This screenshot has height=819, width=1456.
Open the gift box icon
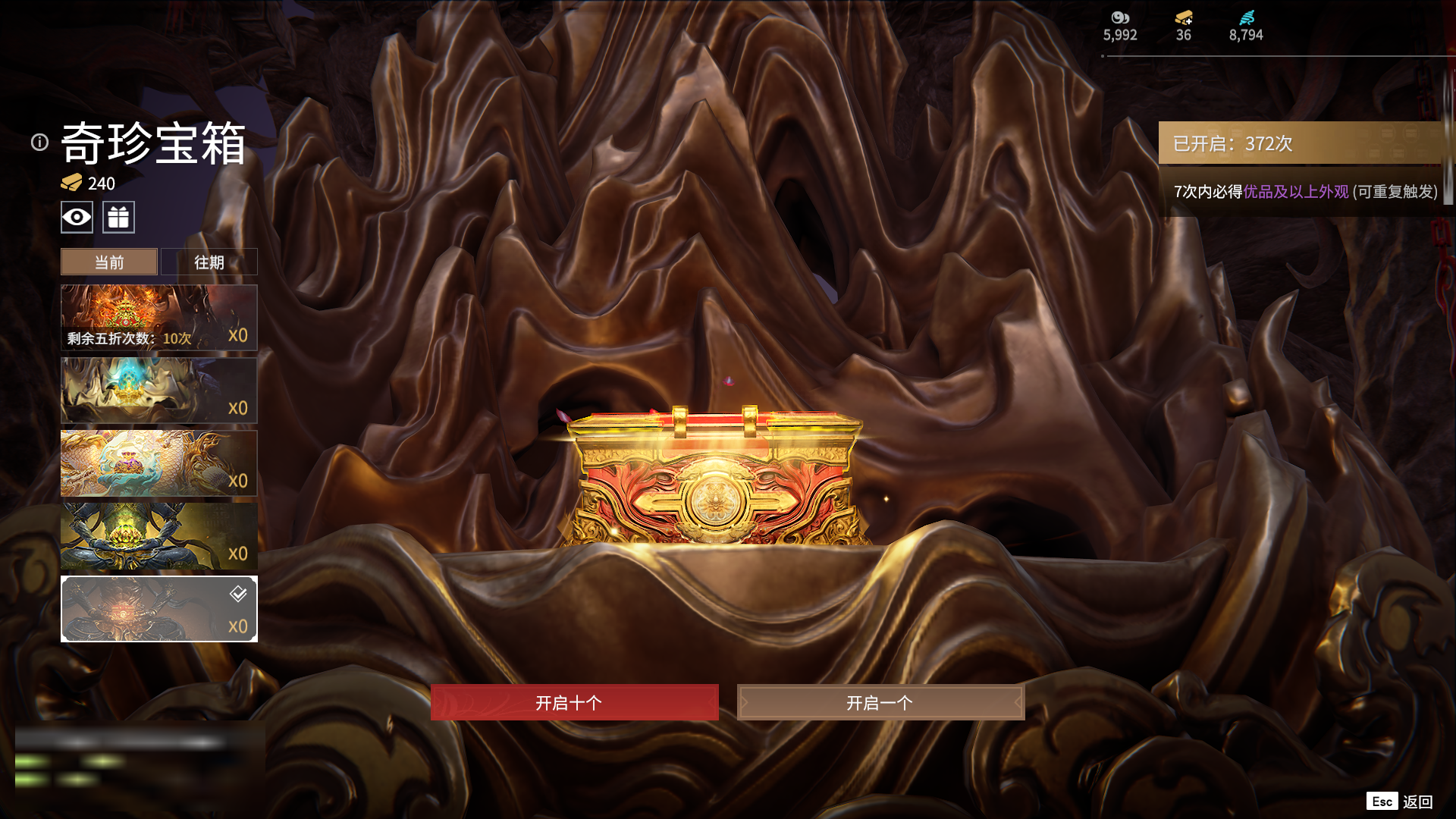[x=118, y=218]
